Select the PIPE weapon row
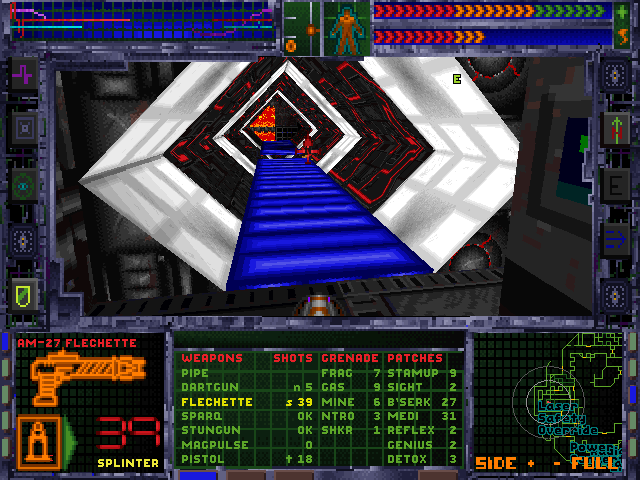The image size is (640, 480). 195,373
